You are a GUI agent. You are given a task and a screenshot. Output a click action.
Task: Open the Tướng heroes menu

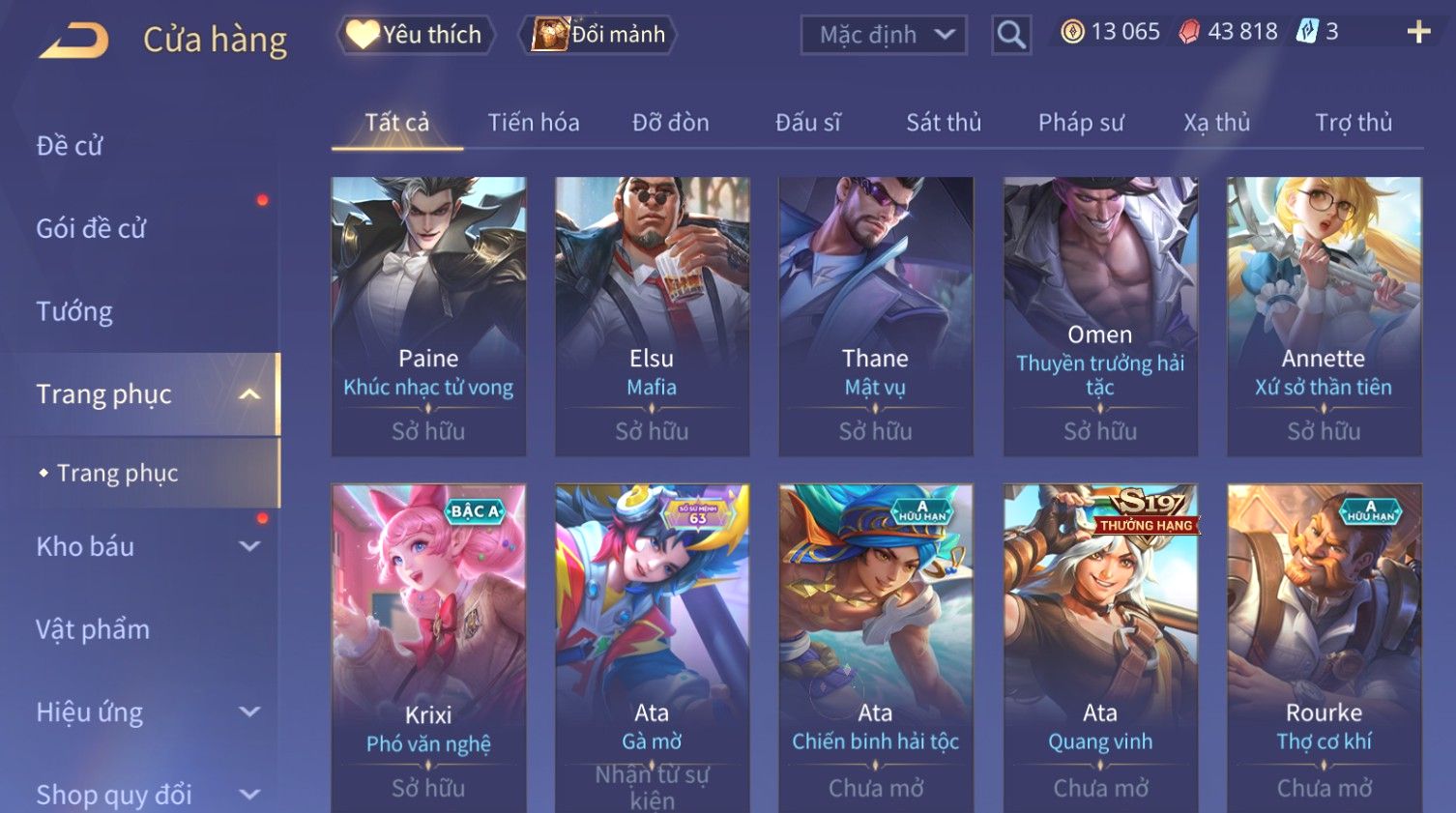pyautogui.click(x=74, y=311)
